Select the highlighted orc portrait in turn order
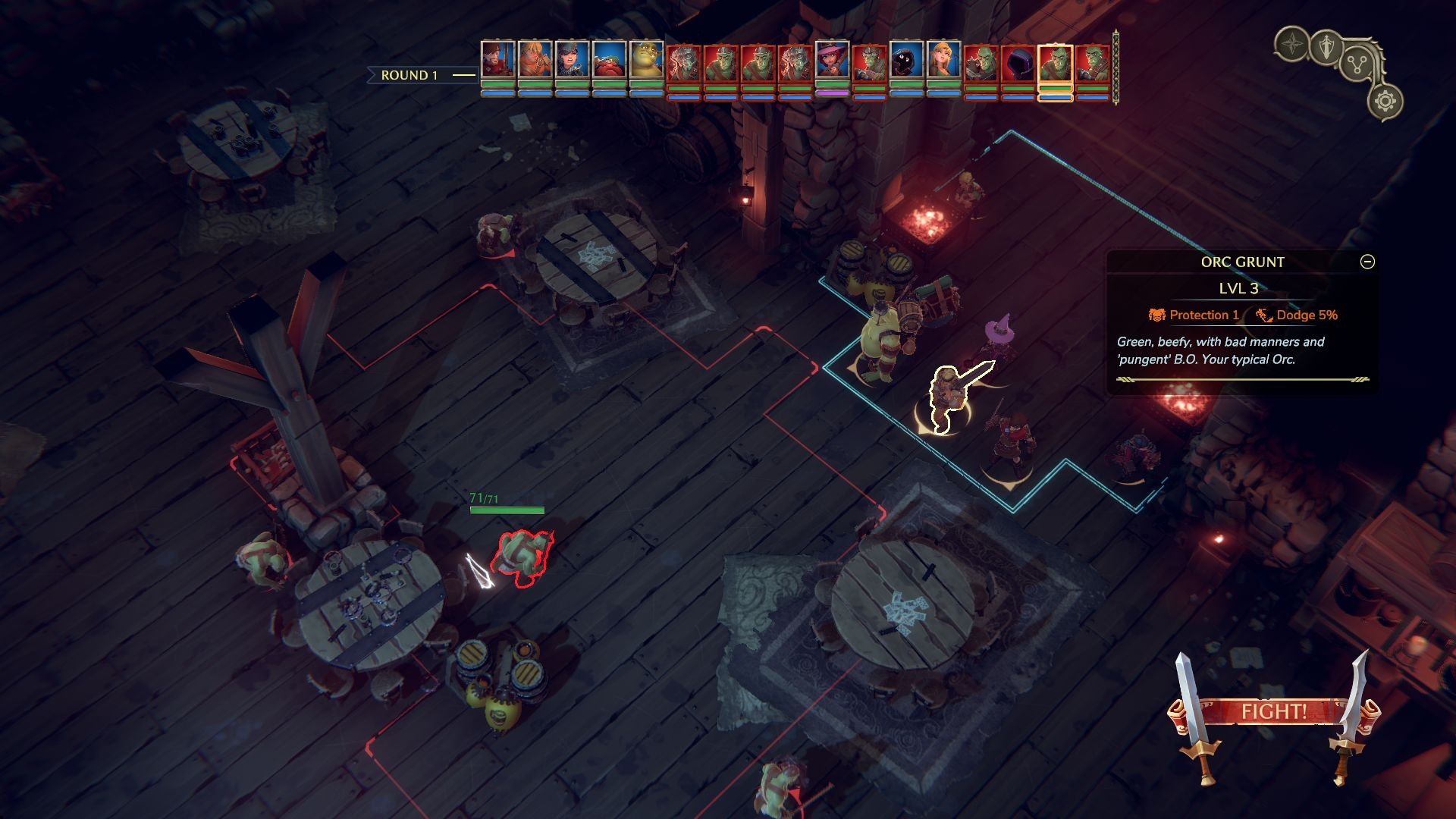This screenshot has height=819, width=1456. click(x=1055, y=62)
